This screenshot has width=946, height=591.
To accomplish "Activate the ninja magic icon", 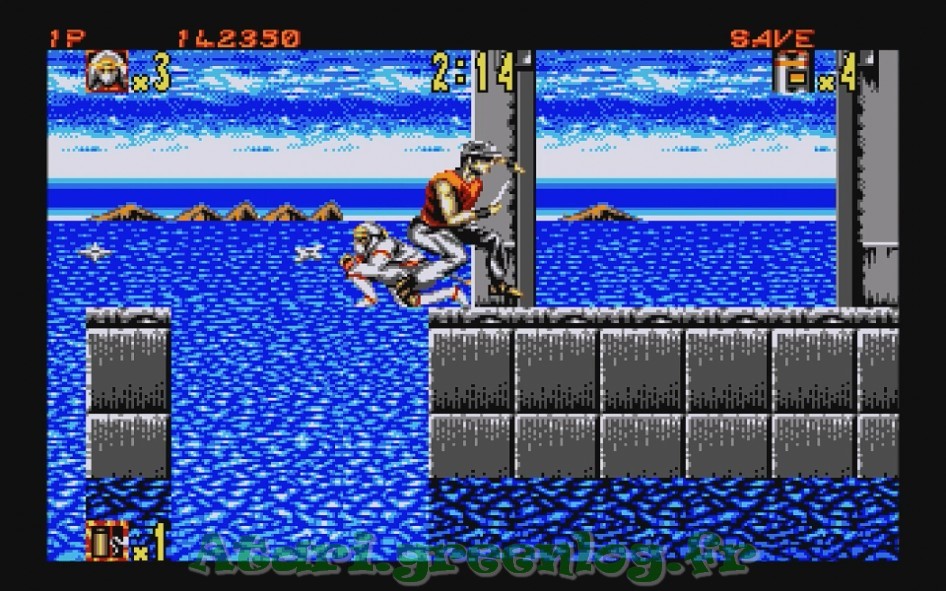I will (x=106, y=542).
